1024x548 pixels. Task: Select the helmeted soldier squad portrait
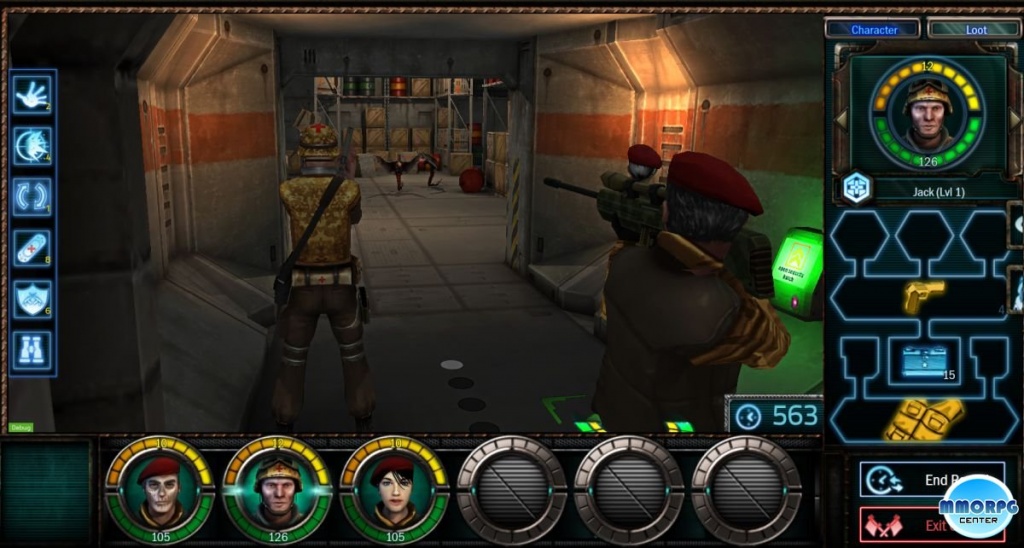click(x=277, y=489)
